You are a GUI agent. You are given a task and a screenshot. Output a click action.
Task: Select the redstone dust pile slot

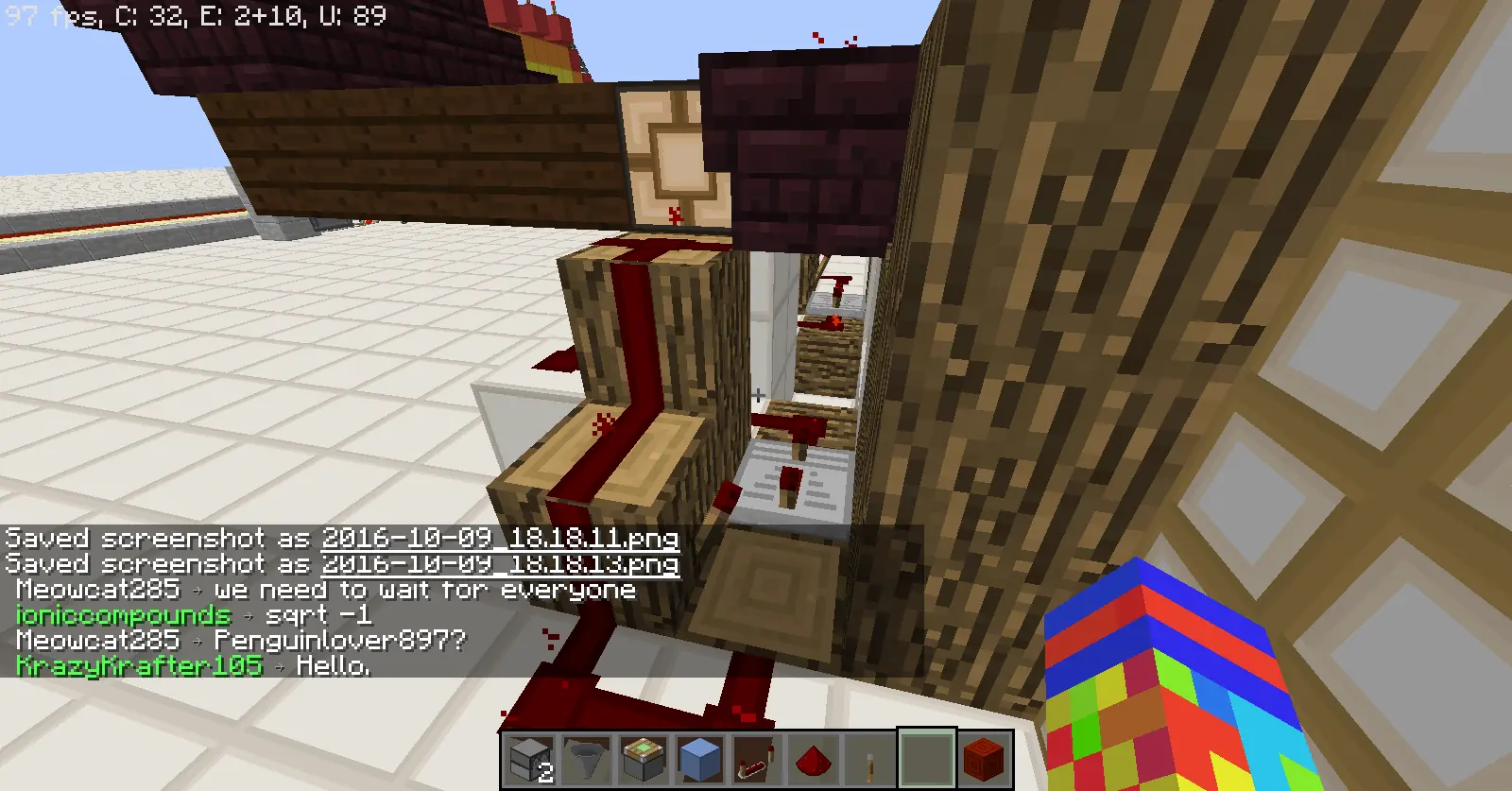click(813, 758)
